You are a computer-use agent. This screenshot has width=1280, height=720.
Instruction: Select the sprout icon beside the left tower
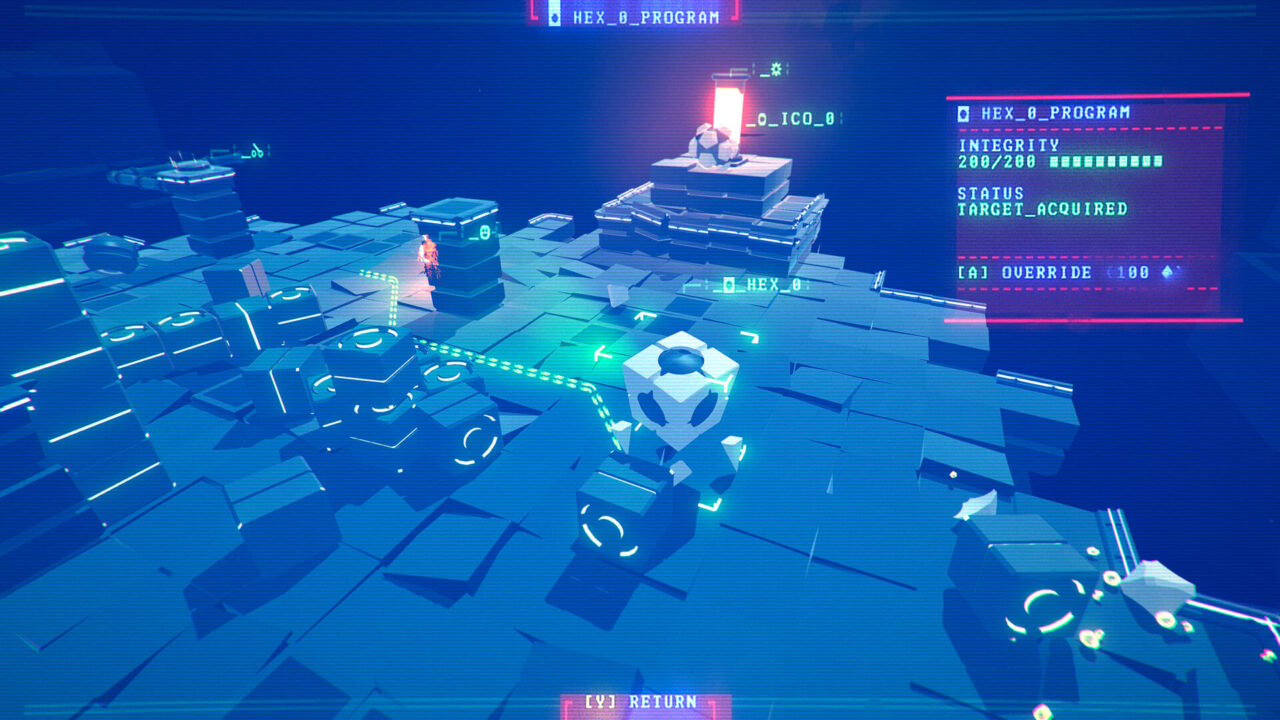point(258,152)
